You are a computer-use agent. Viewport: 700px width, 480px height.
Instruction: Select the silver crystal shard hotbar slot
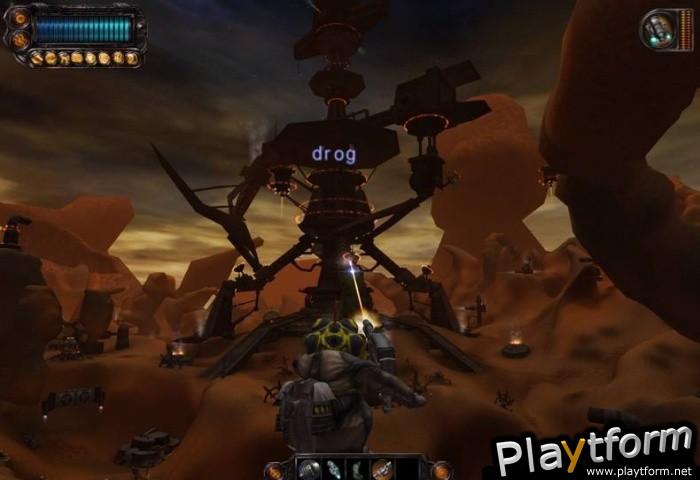click(x=334, y=469)
